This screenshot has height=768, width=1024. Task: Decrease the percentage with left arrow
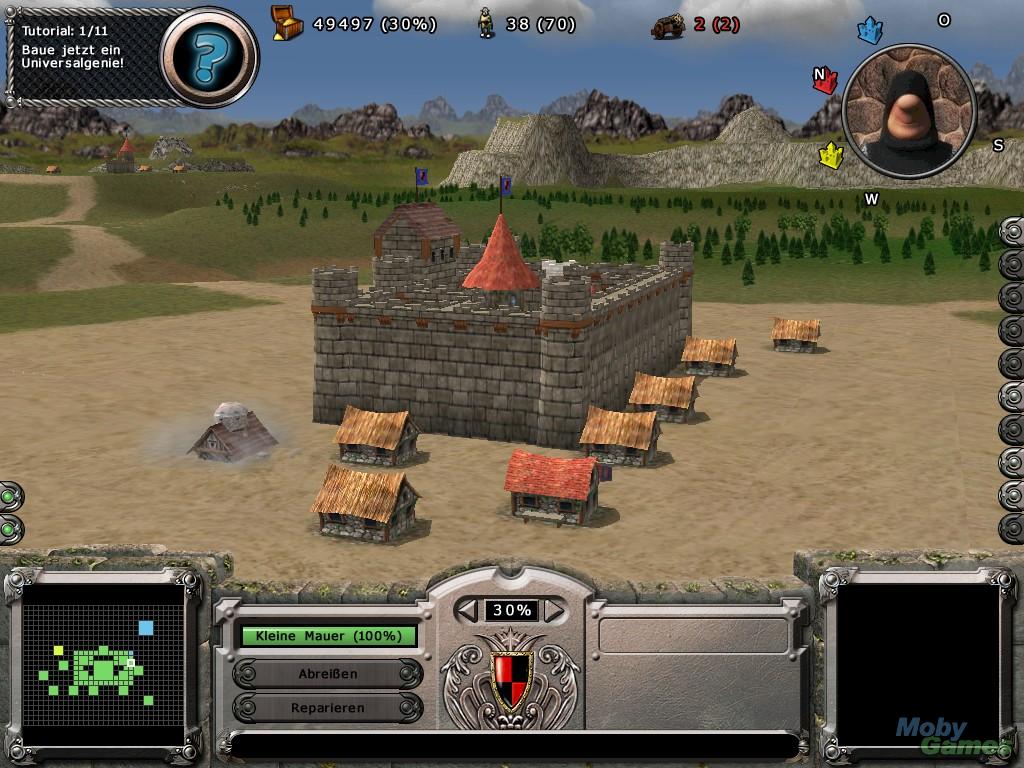click(469, 610)
